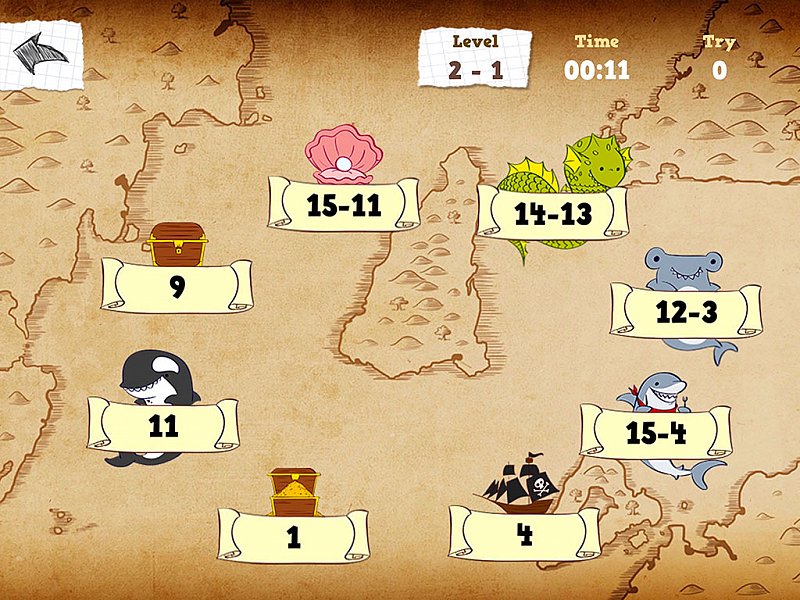Viewport: 800px width, 600px height.
Task: Select the 15-11 scroll card
Action: (x=343, y=206)
